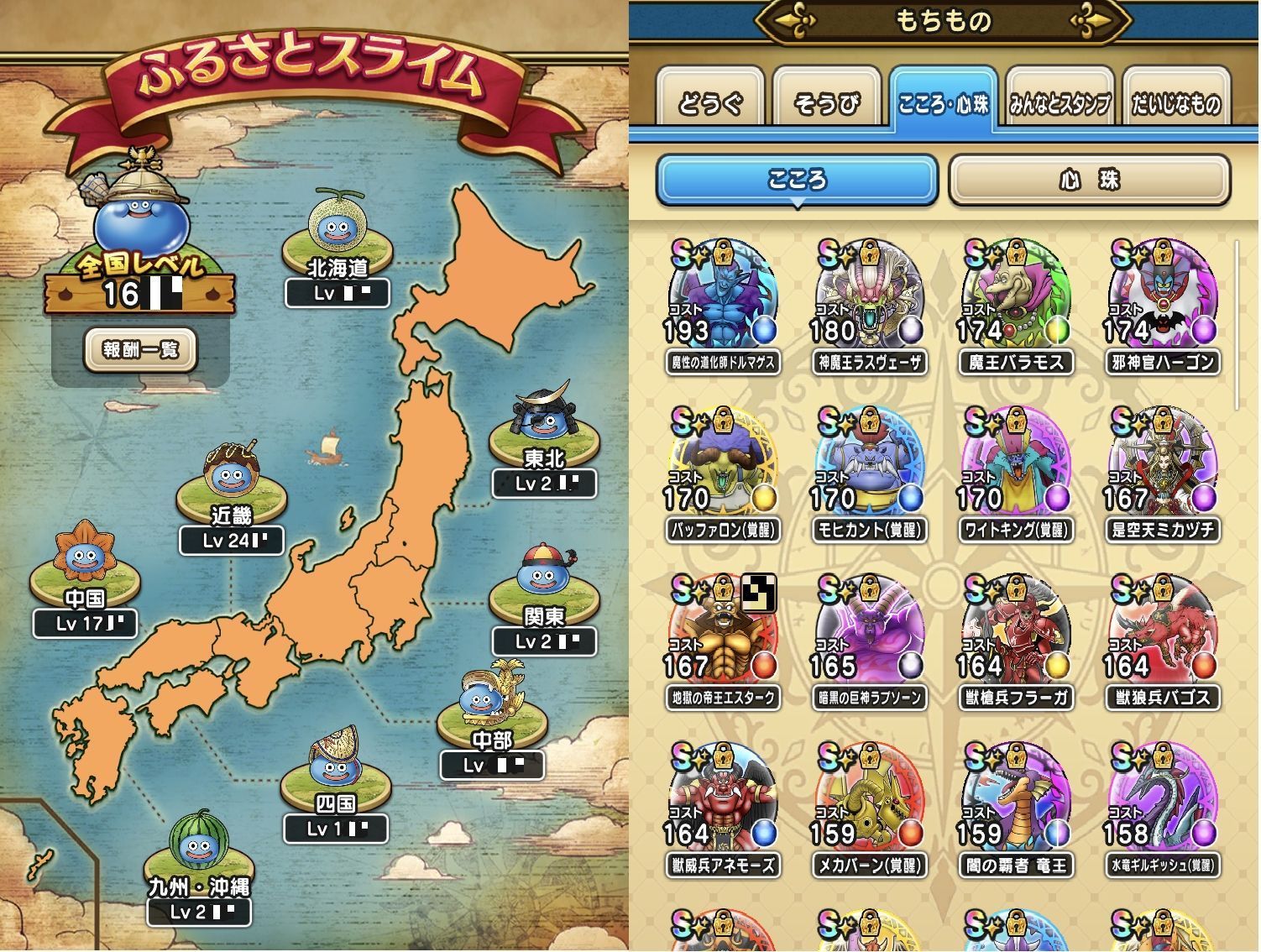Show the 心珠 list
Screen dimensions: 1261x952
tap(1089, 180)
